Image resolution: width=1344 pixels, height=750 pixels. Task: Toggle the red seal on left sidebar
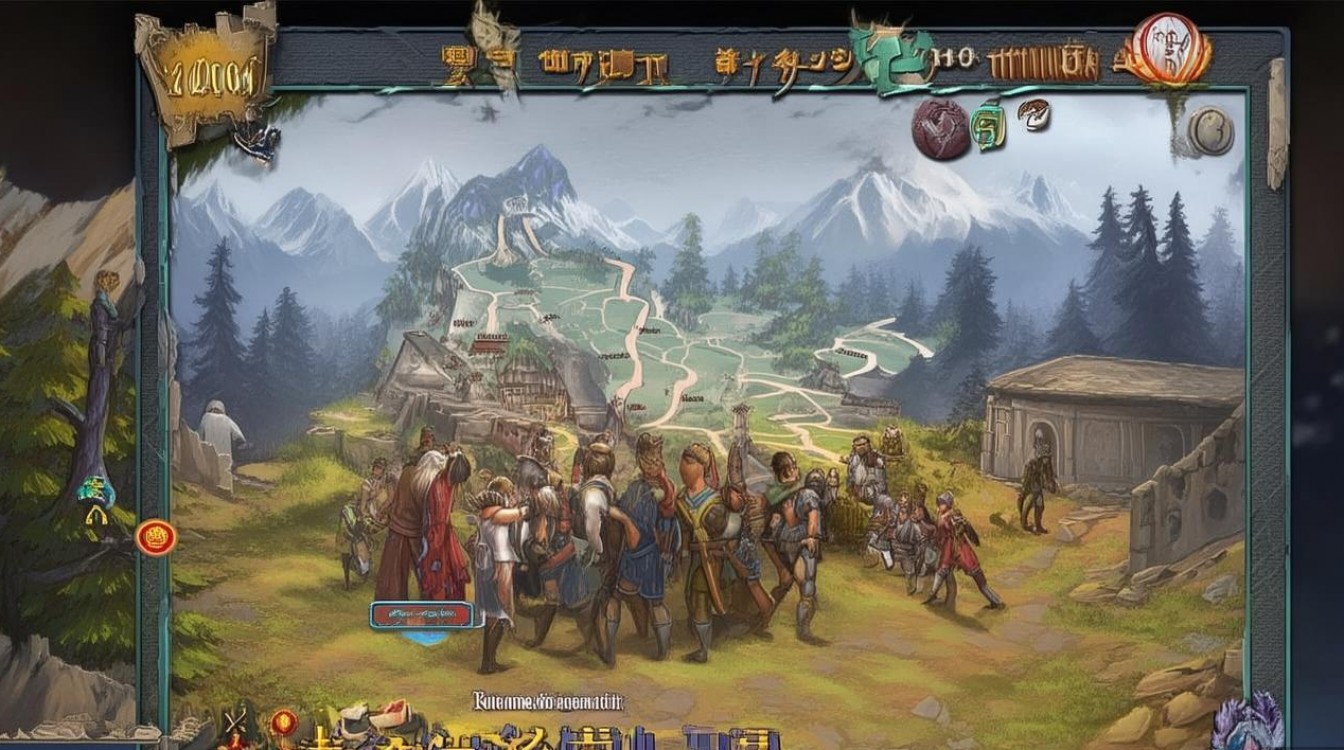(x=158, y=537)
